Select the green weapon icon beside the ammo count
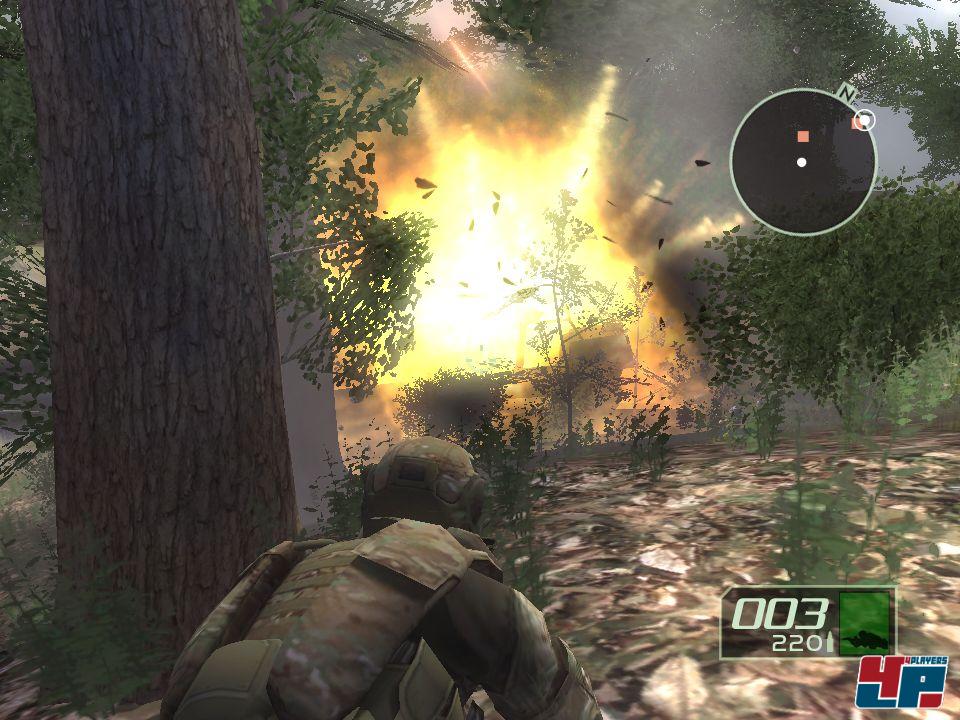This screenshot has width=960, height=720. 864,621
